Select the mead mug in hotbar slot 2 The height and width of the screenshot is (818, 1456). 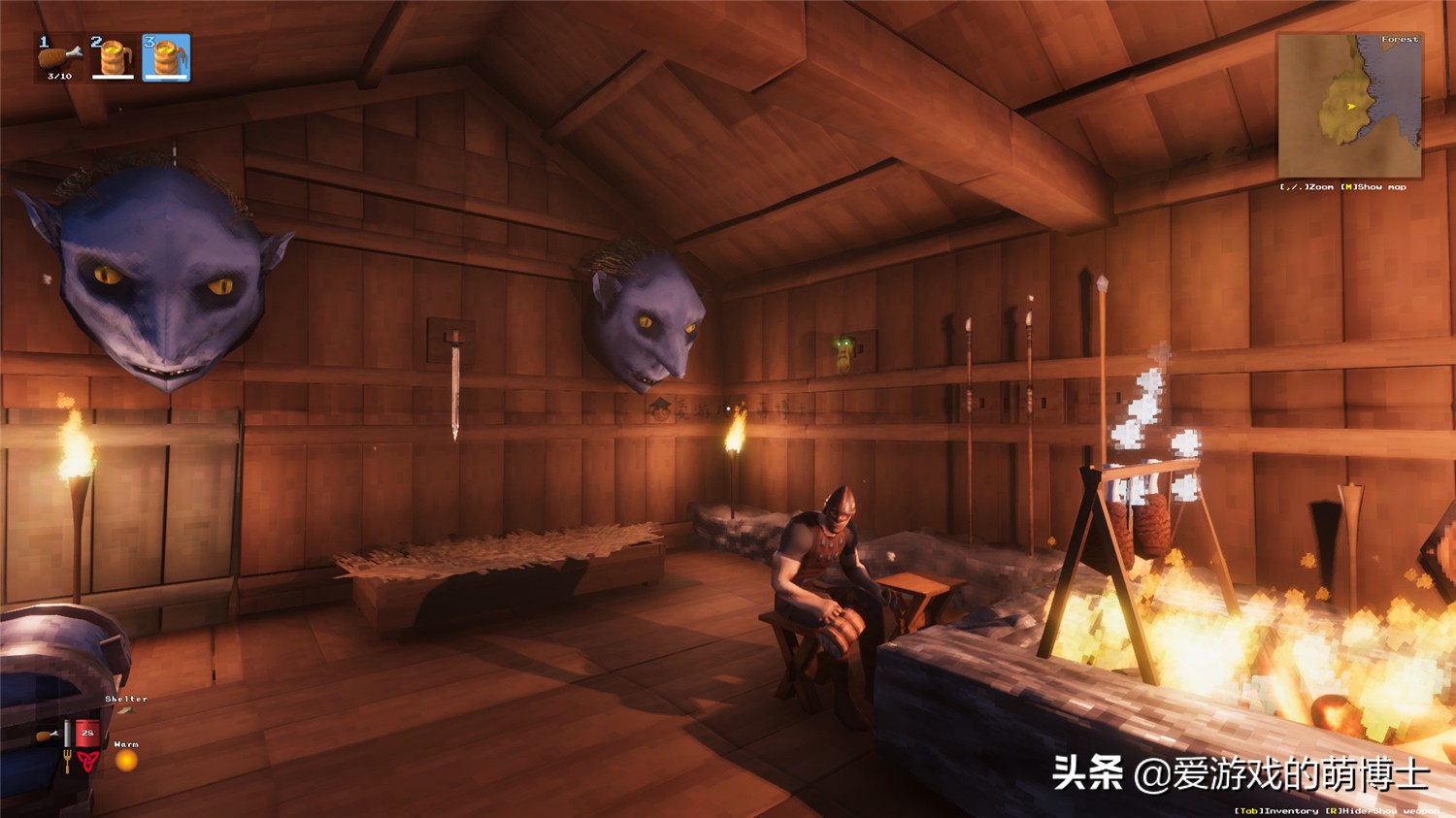(x=112, y=54)
